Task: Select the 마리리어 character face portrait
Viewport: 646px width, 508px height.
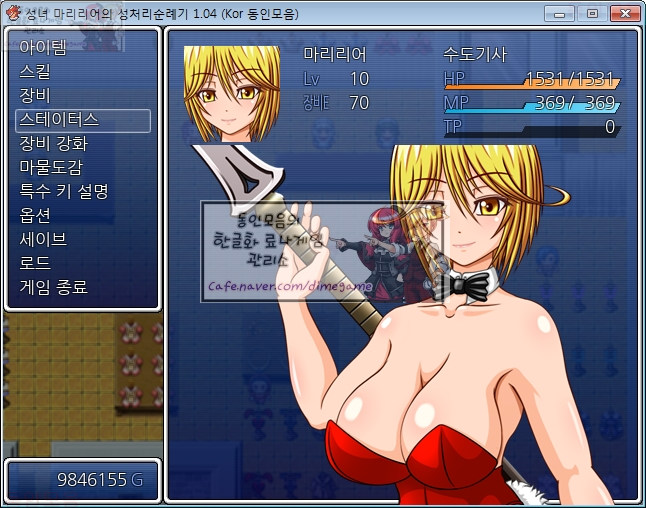Action: (x=231, y=94)
